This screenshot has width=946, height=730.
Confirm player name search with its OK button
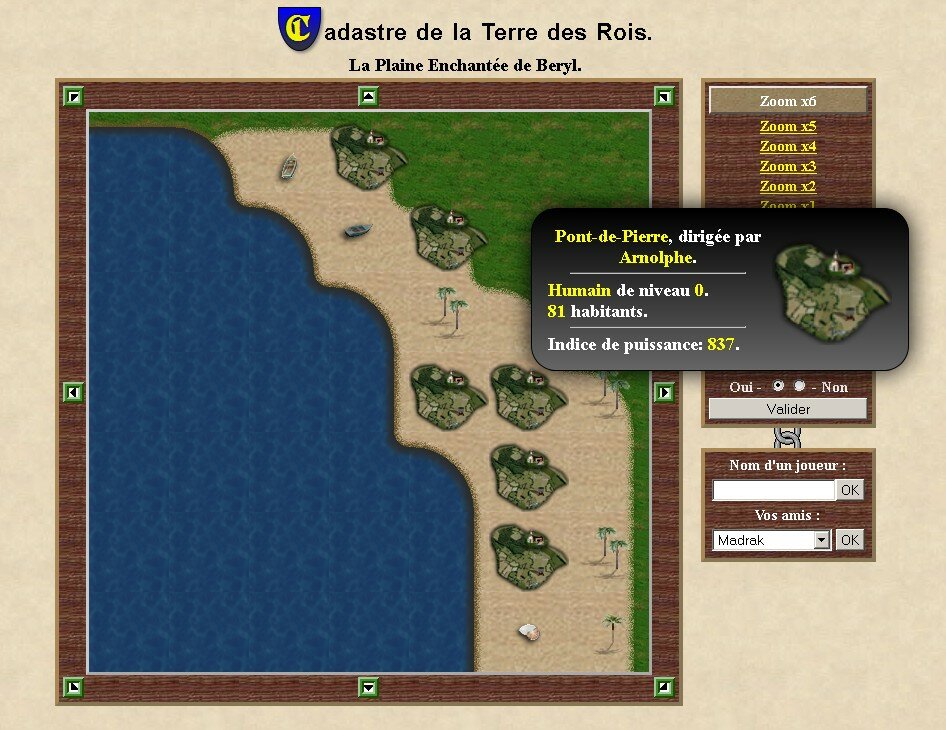(849, 490)
